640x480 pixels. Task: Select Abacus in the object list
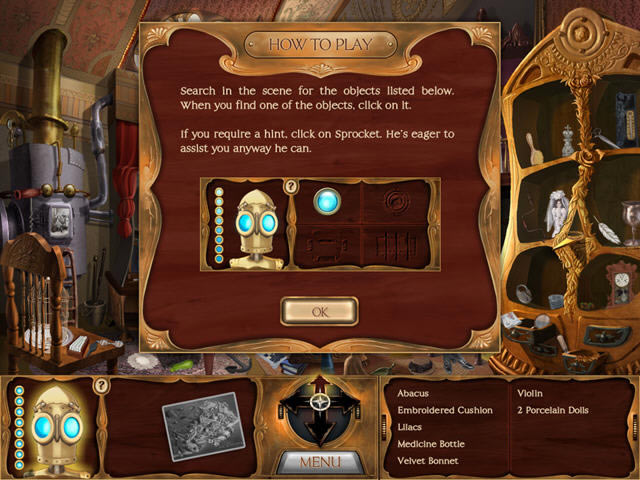point(413,393)
